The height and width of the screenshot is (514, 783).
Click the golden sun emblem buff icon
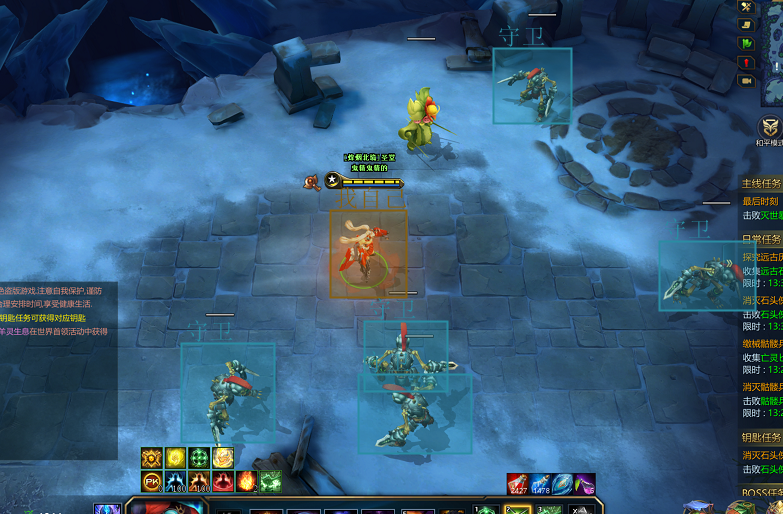(x=151, y=458)
